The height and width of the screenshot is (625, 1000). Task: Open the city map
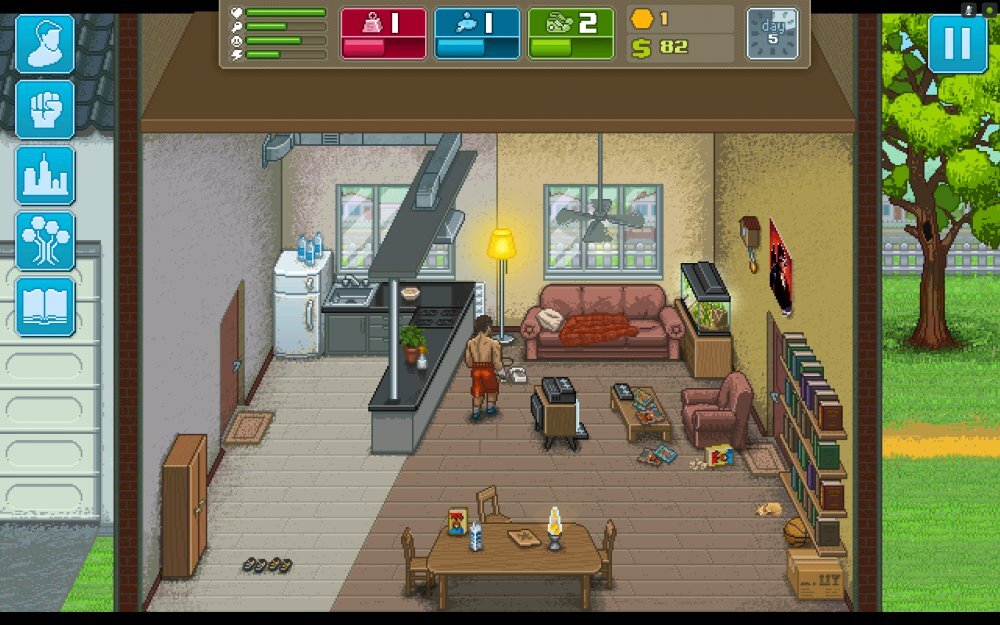click(45, 175)
